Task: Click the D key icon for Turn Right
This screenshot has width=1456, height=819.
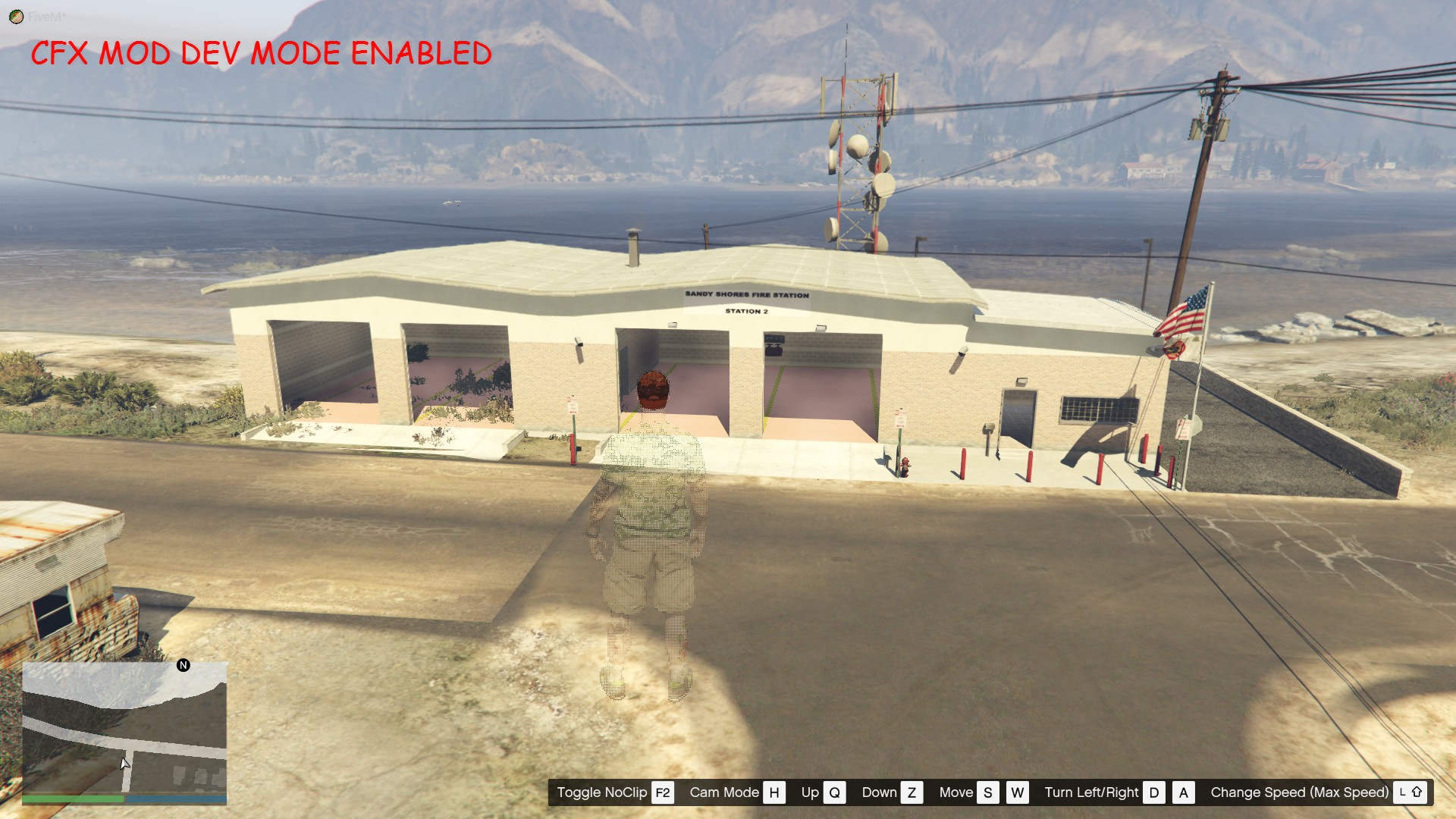Action: tap(1153, 792)
